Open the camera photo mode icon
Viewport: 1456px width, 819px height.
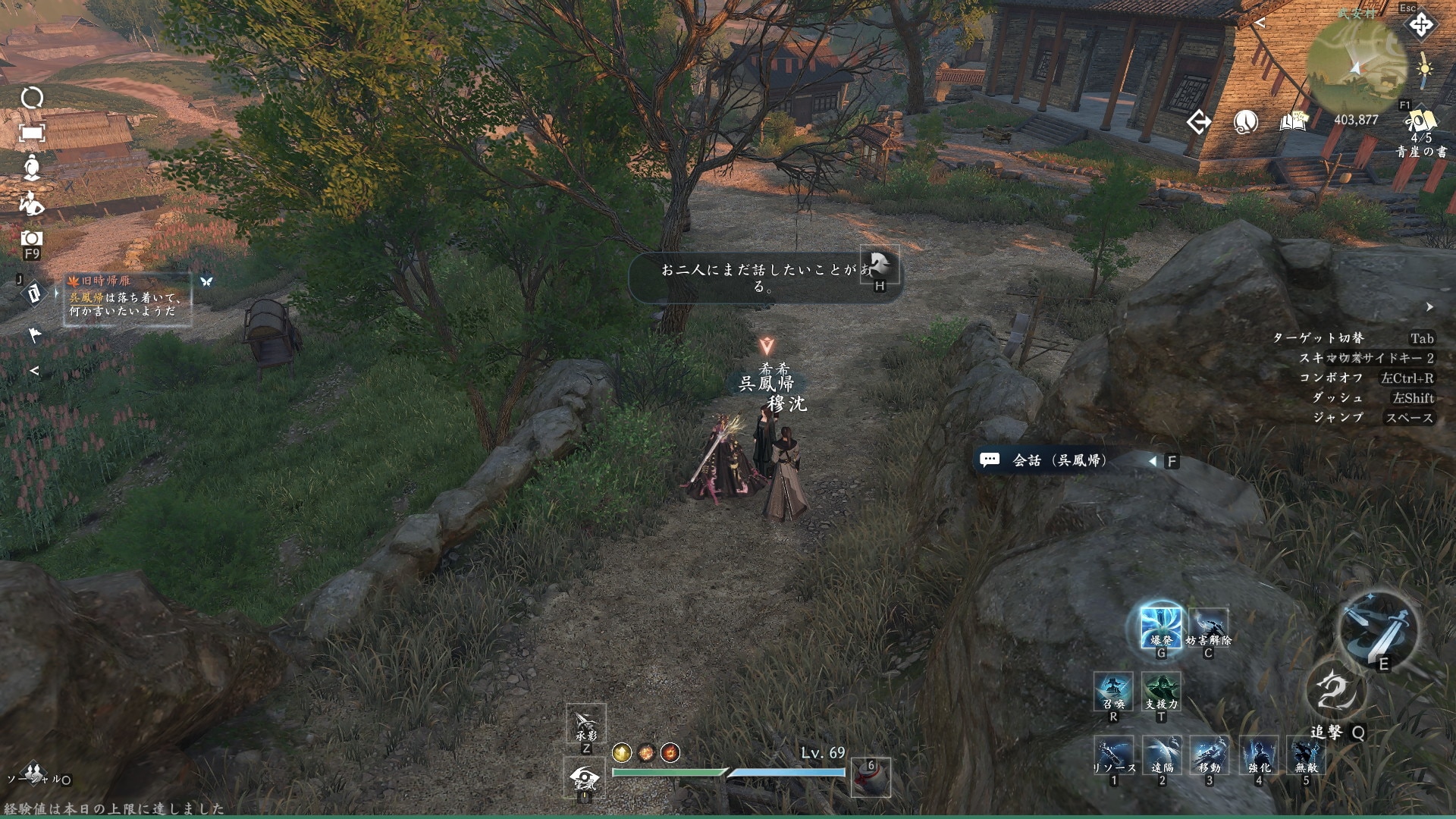tap(31, 238)
